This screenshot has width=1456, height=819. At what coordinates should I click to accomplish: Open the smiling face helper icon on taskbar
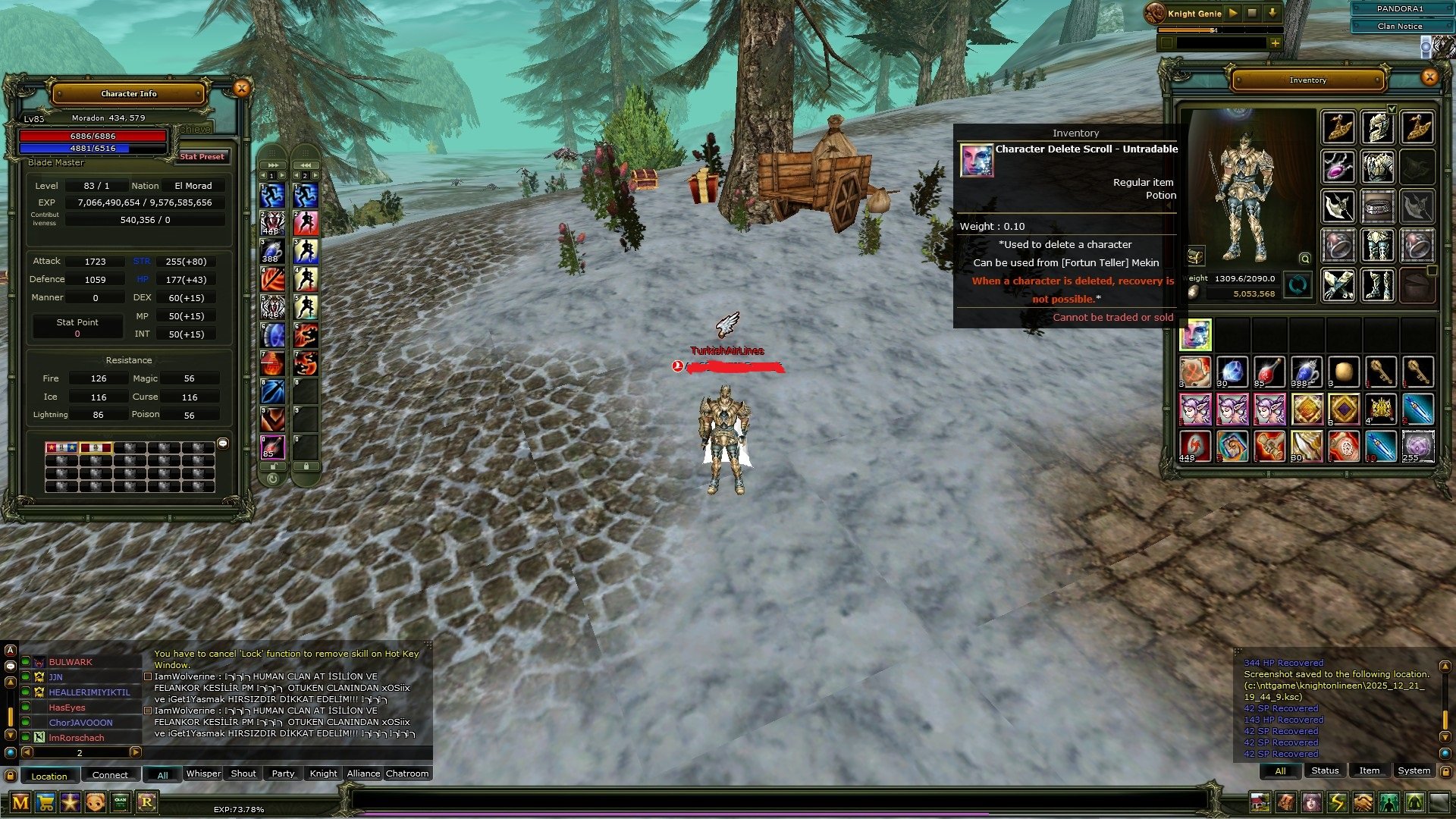(96, 802)
